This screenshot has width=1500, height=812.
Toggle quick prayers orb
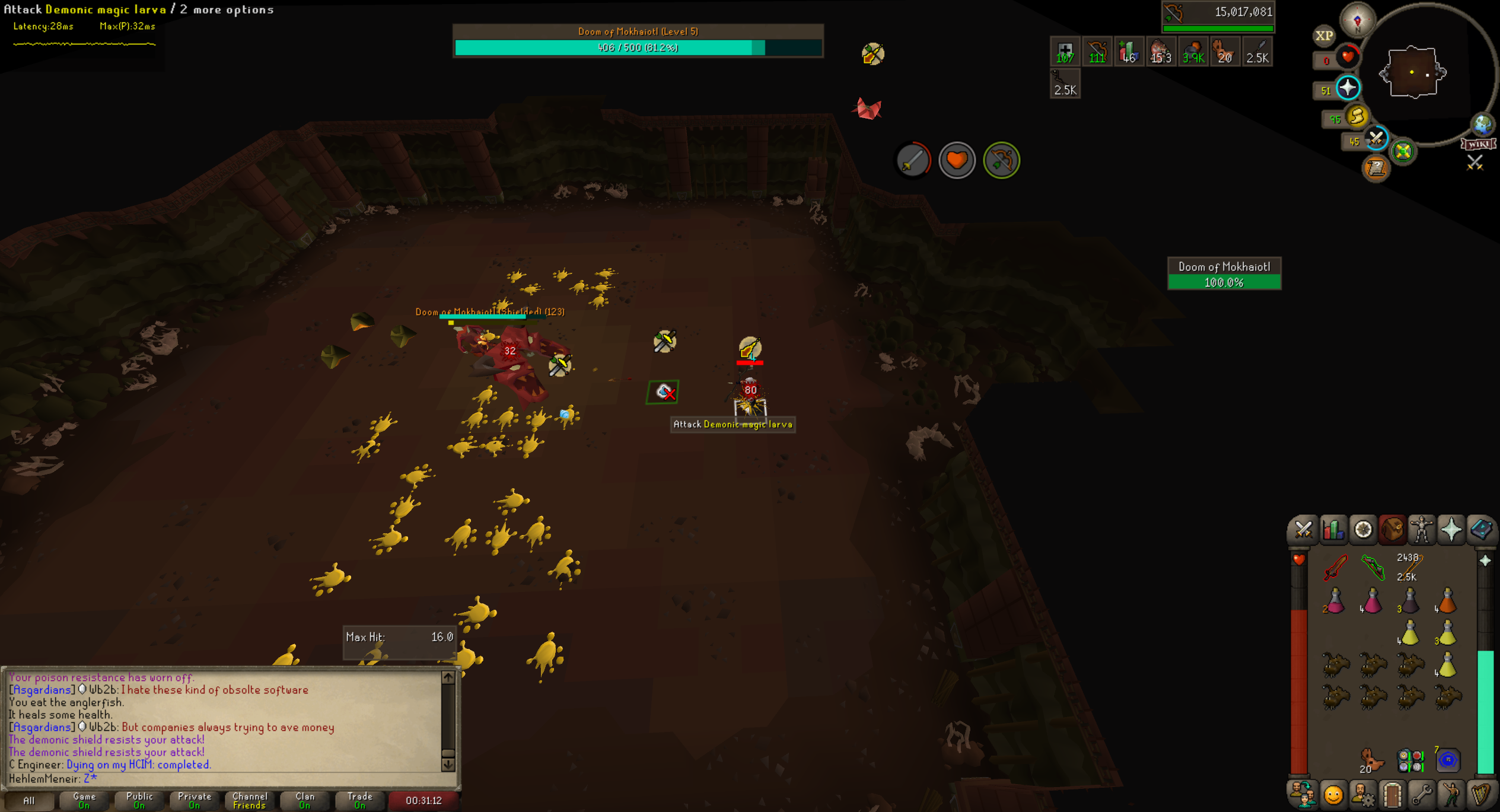(x=1348, y=88)
